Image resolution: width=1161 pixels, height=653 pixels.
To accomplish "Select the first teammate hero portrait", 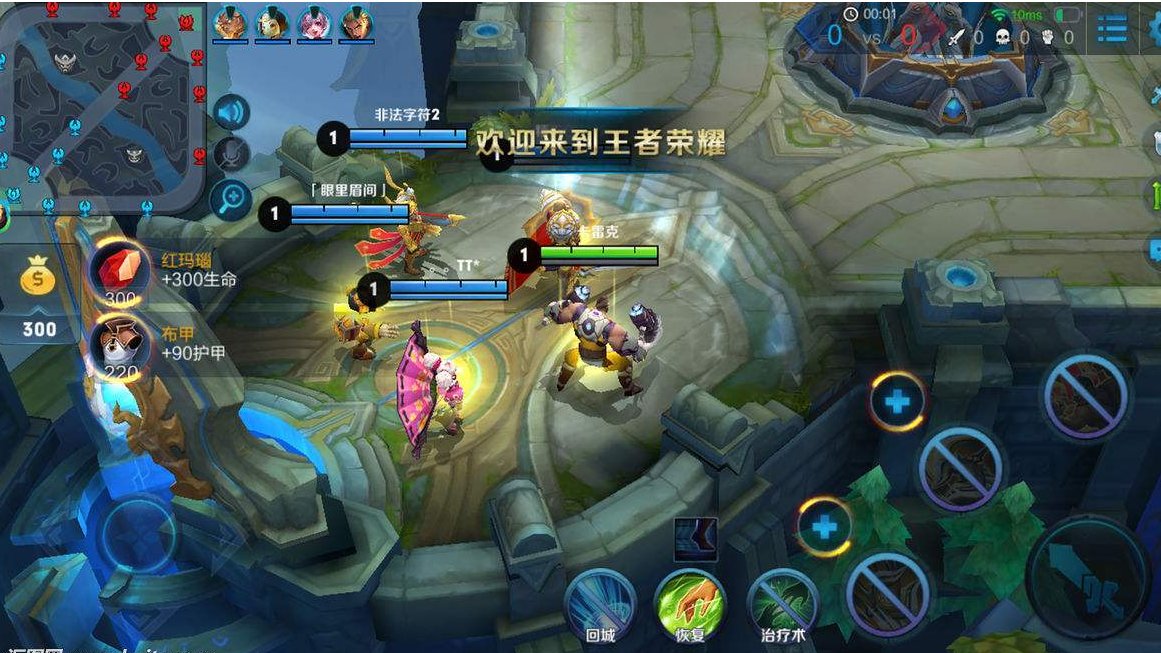I will 231,22.
